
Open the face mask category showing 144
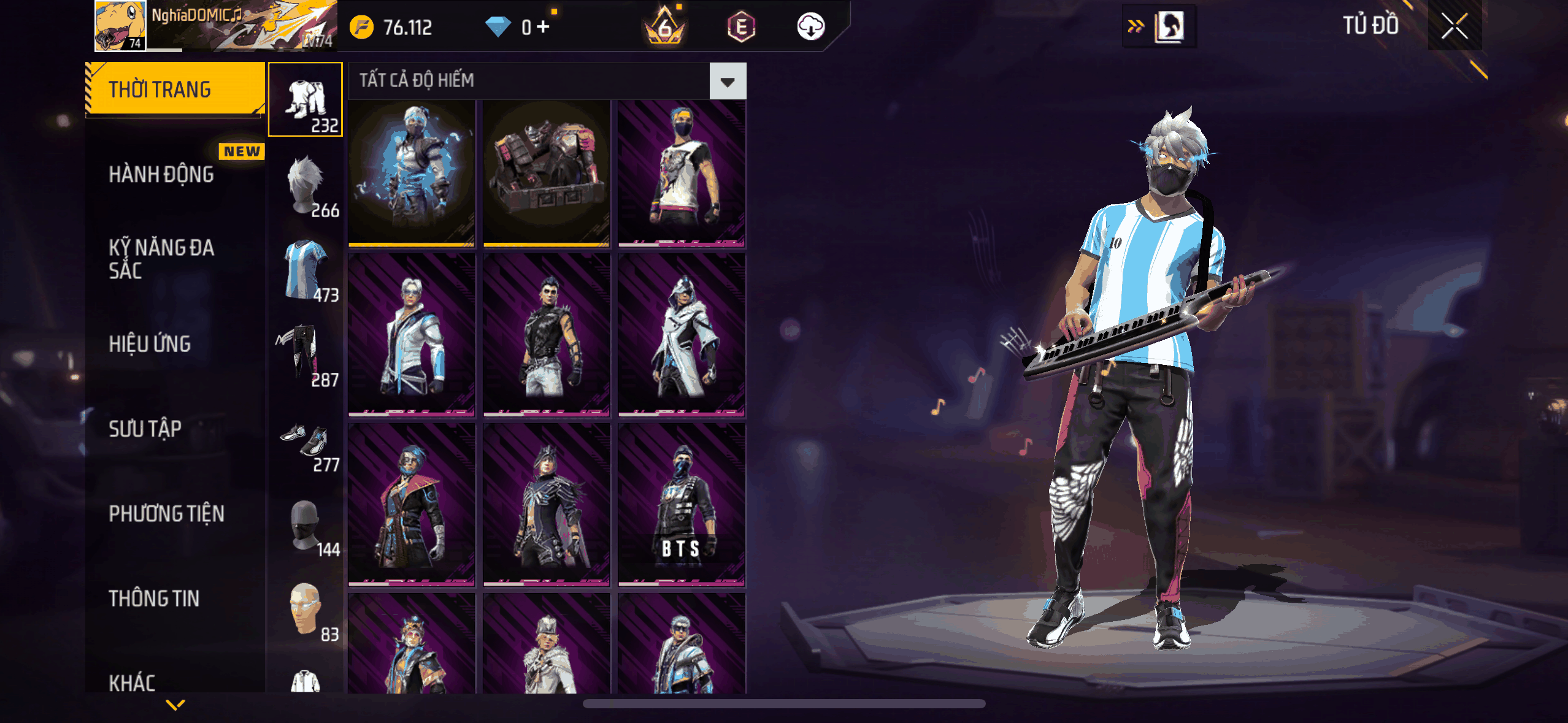coord(306,526)
